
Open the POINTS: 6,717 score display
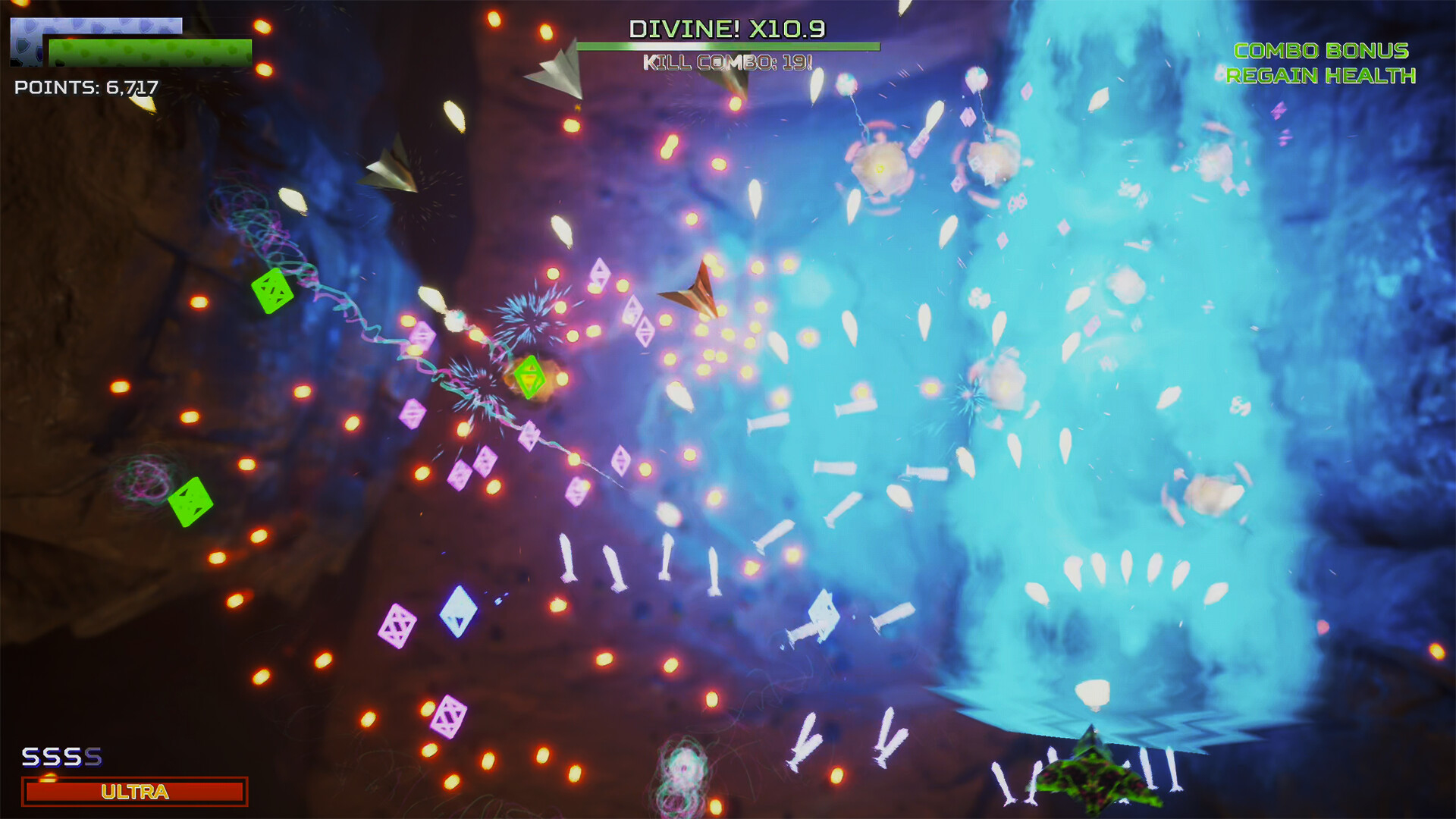click(x=86, y=88)
